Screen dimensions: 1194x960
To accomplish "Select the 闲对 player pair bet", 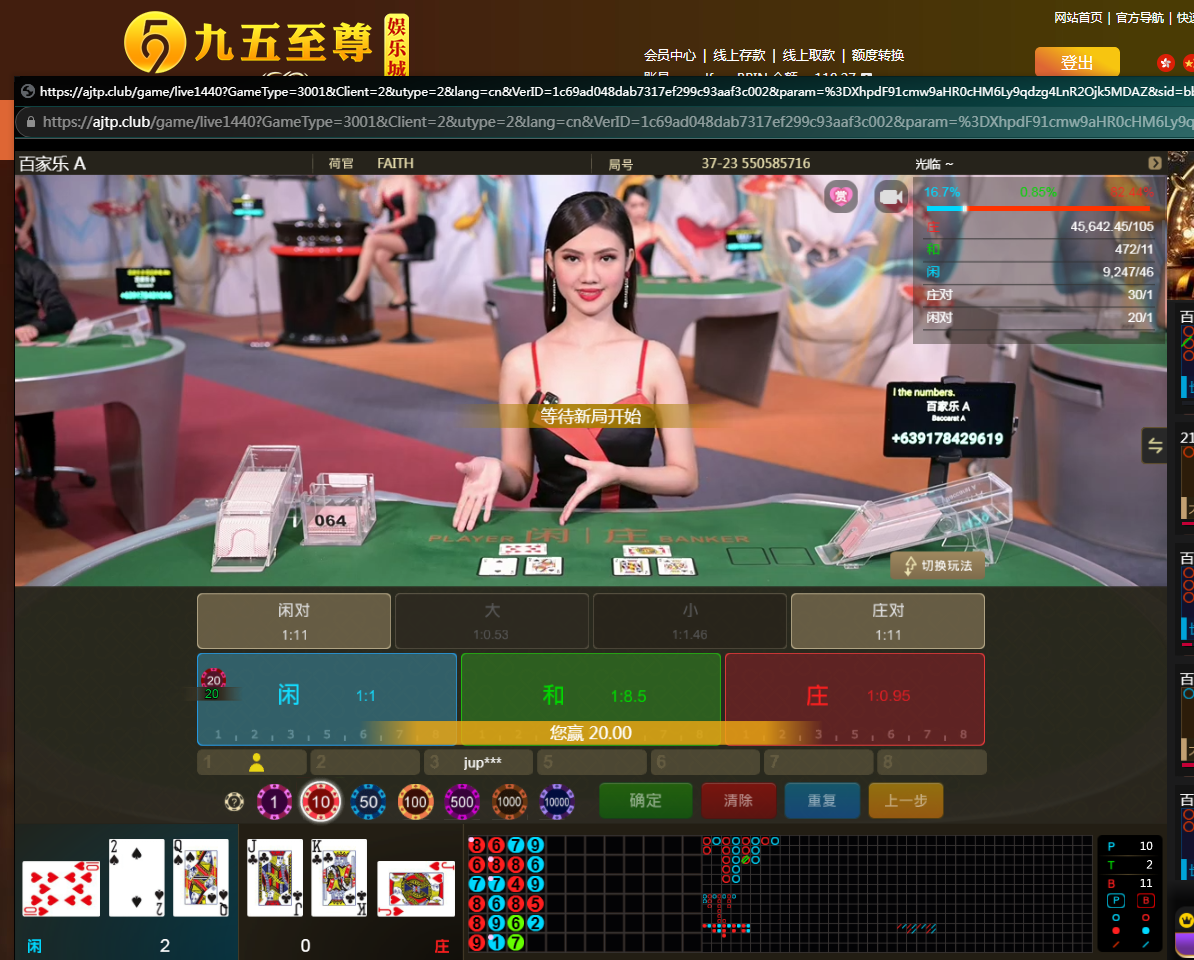I will tap(293, 621).
